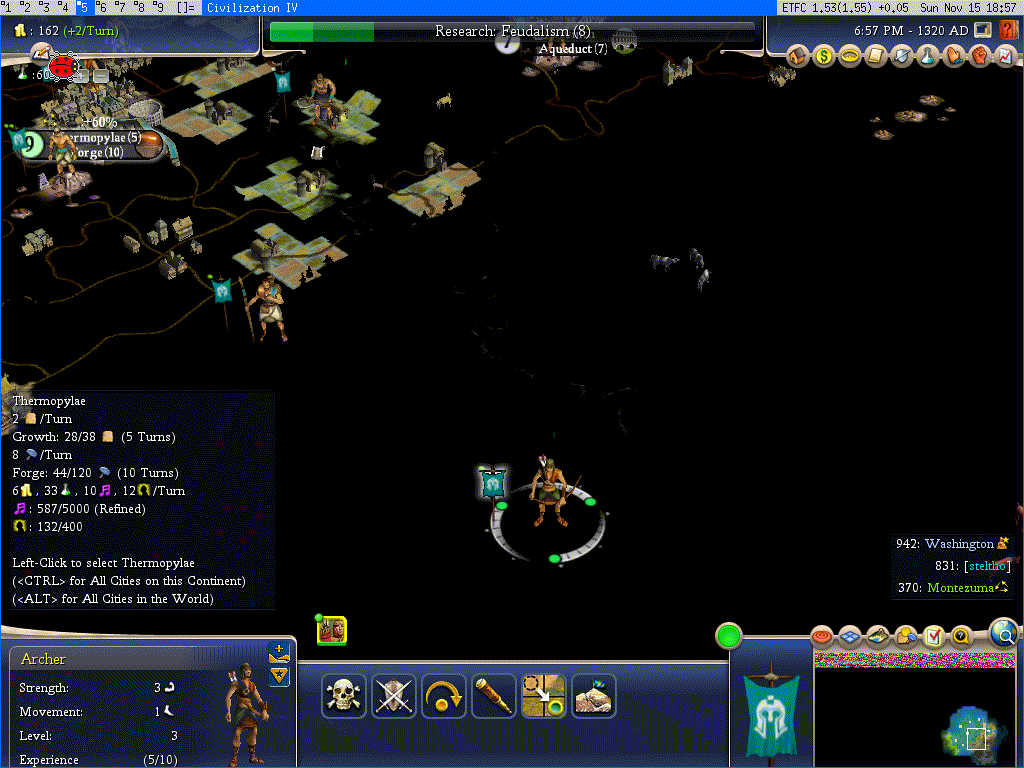Open the main menu monitor icon

pos(984,30)
